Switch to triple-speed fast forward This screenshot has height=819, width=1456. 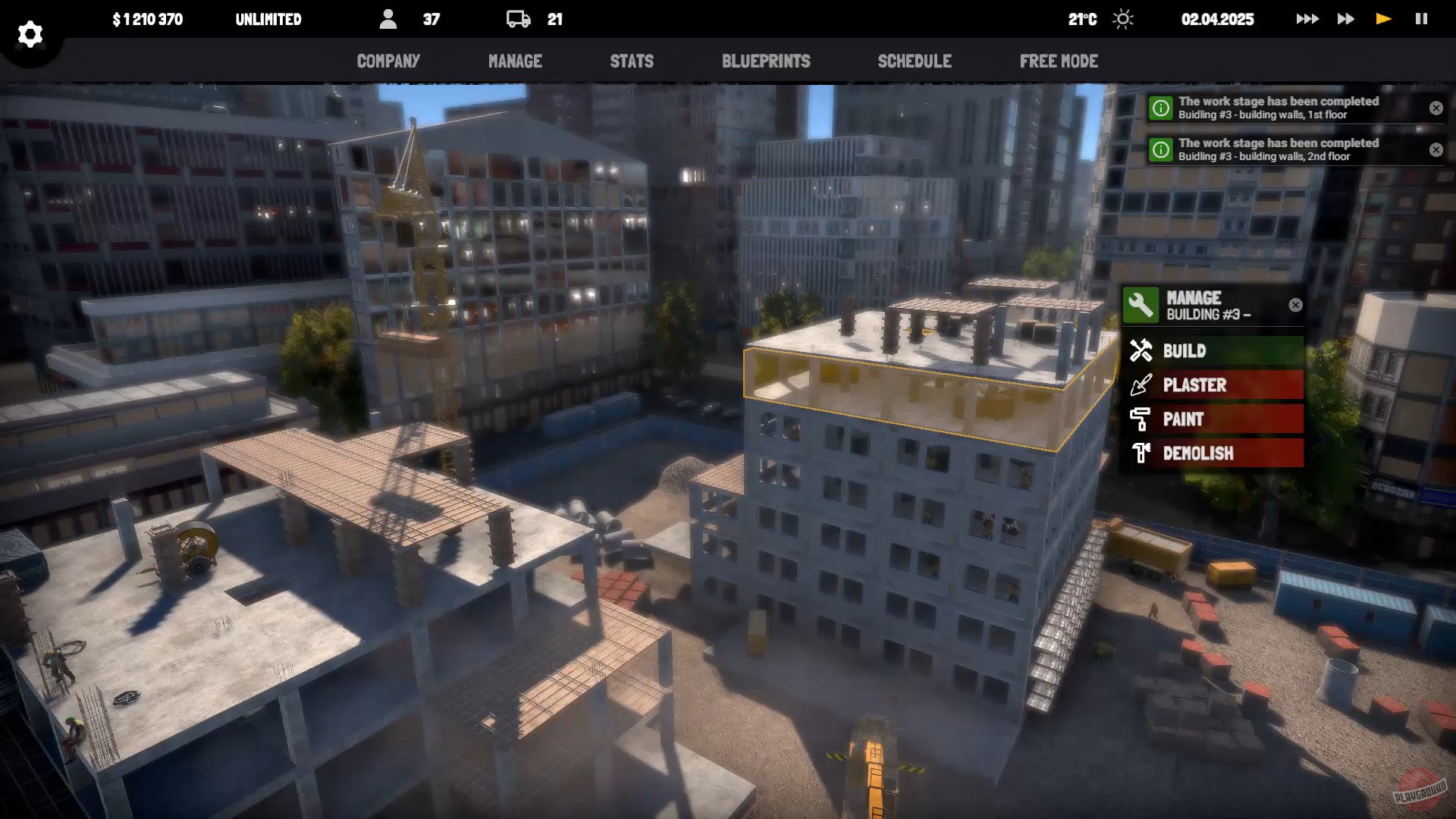click(x=1308, y=18)
